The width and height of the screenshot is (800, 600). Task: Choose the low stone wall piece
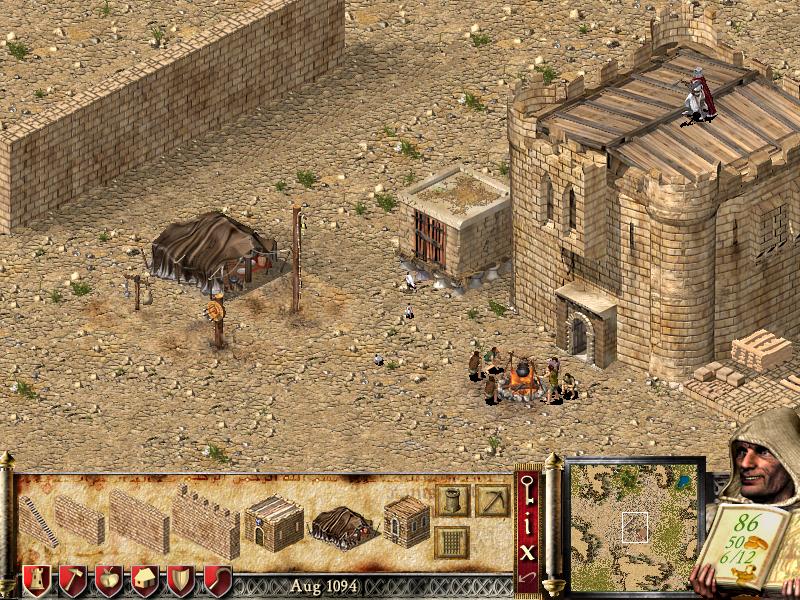79,519
